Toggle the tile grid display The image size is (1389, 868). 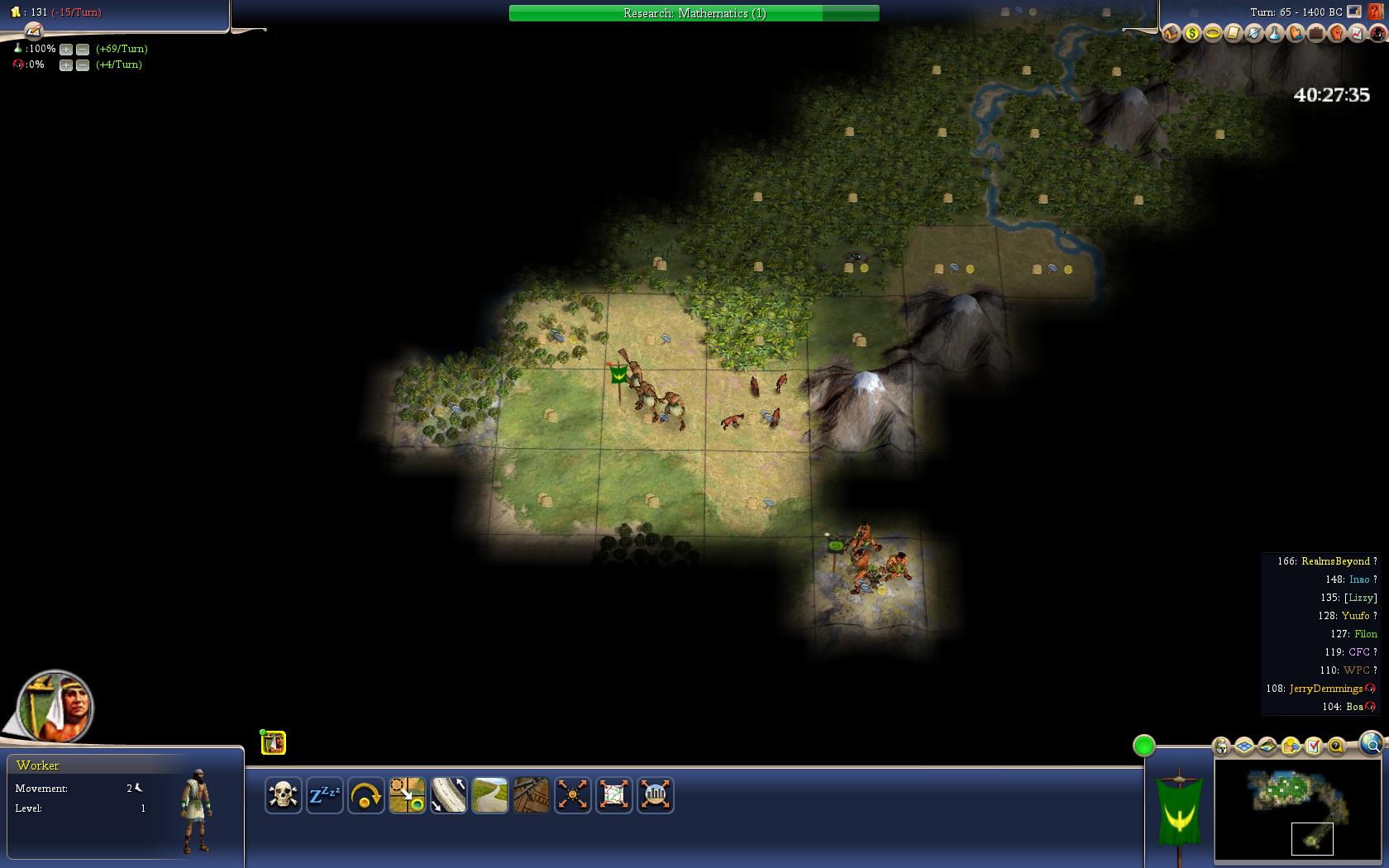point(1244,746)
